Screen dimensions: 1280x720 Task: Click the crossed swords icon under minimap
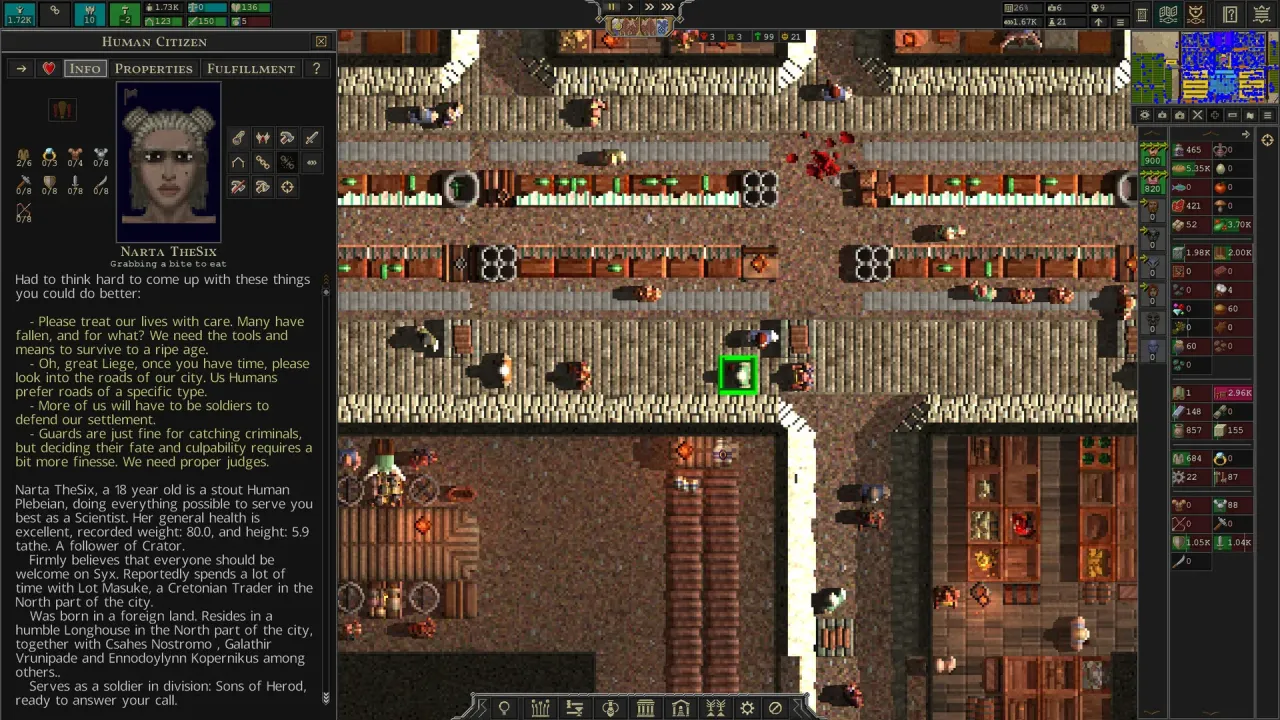coord(1197,115)
